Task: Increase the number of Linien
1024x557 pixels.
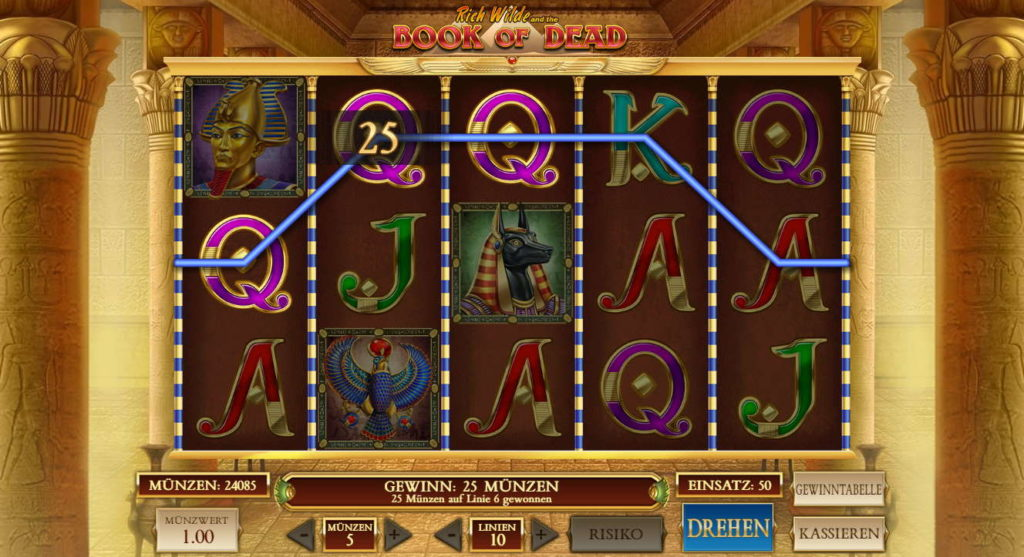Action: pyautogui.click(x=543, y=534)
